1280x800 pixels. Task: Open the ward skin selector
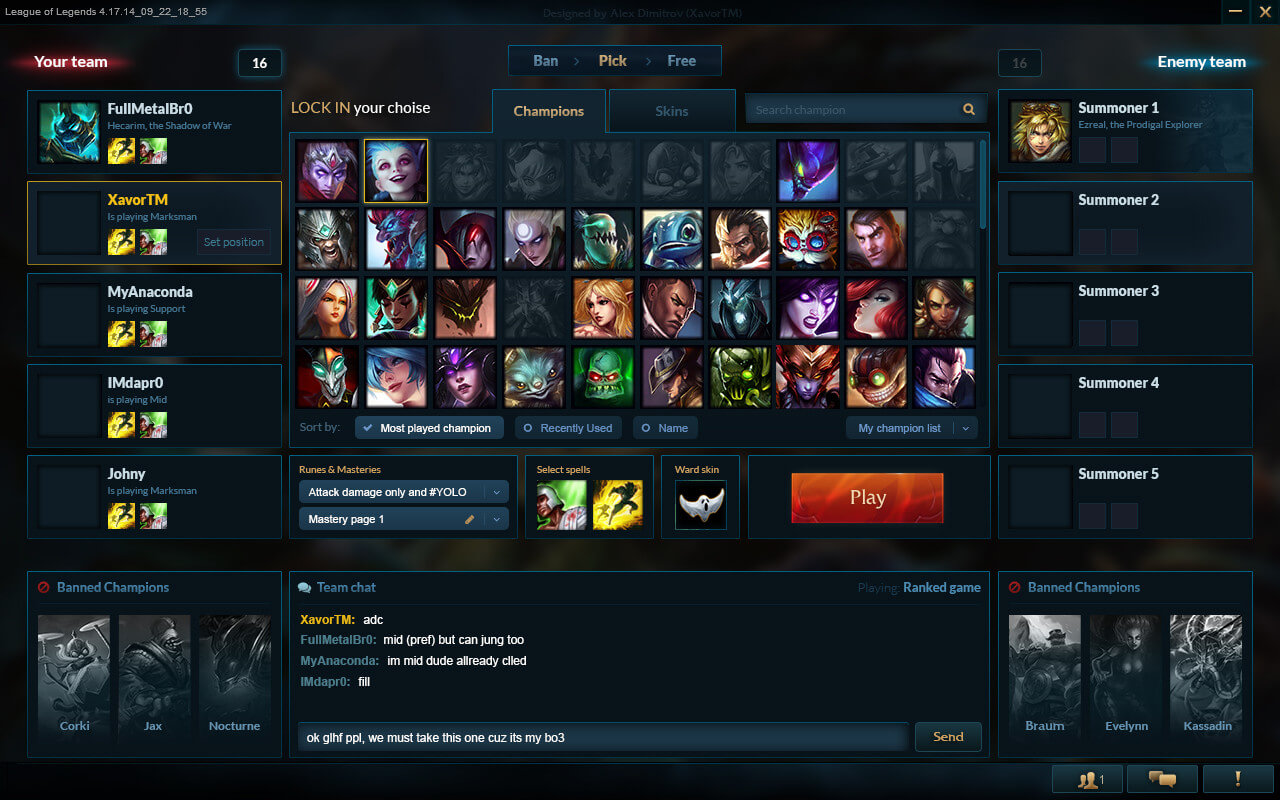pyautogui.click(x=700, y=505)
